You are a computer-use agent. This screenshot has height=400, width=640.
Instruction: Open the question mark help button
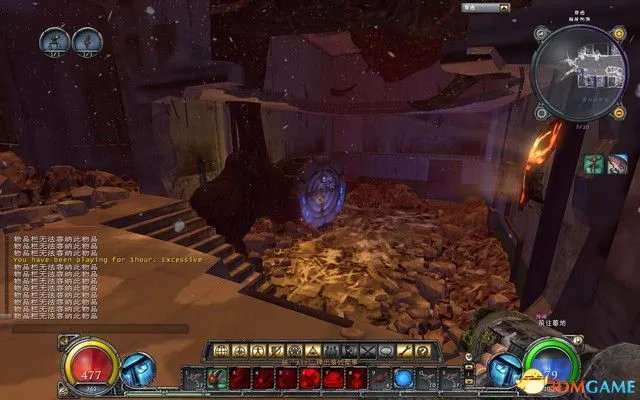423,352
